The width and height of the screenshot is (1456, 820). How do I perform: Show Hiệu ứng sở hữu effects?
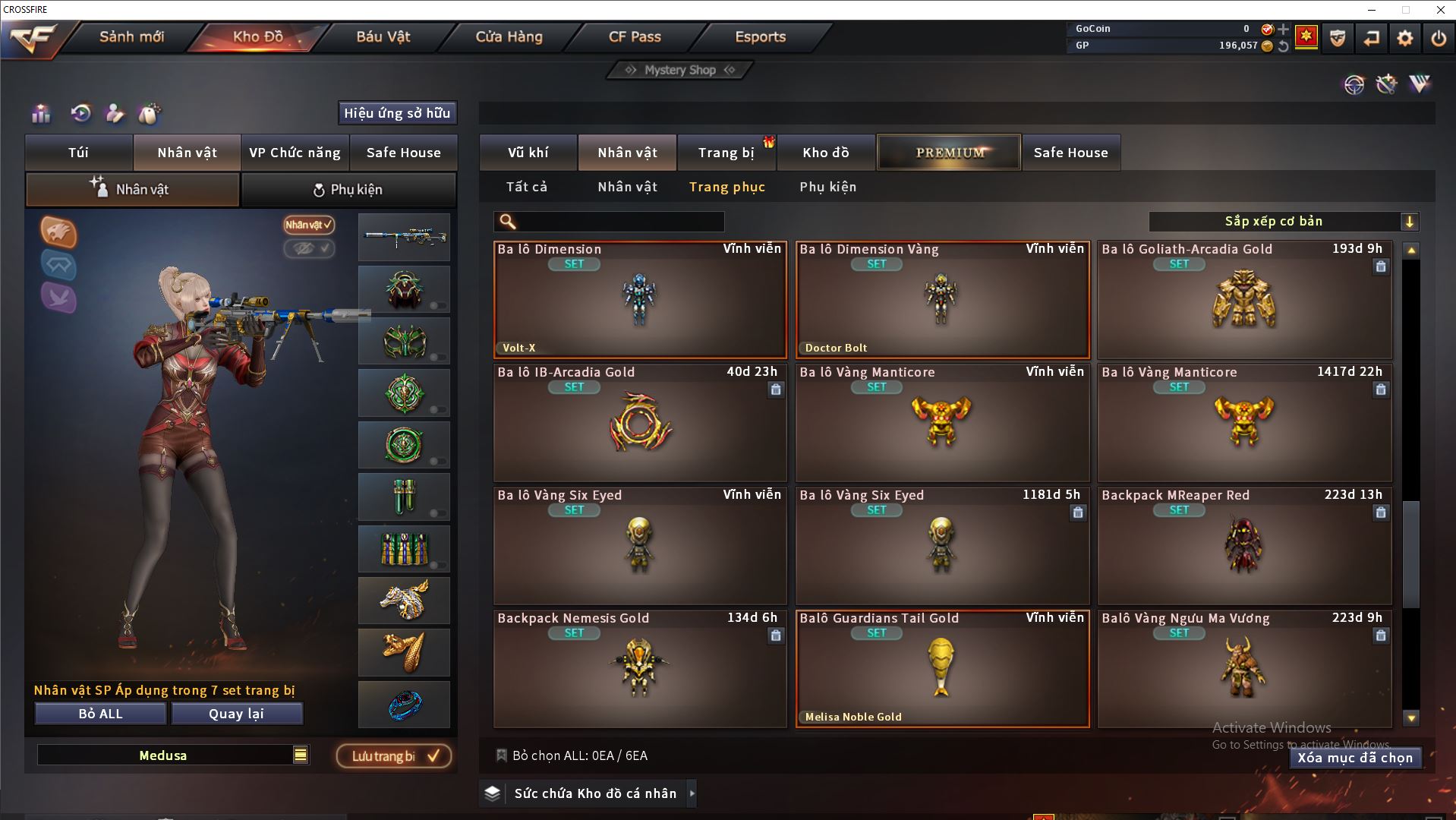coord(397,113)
